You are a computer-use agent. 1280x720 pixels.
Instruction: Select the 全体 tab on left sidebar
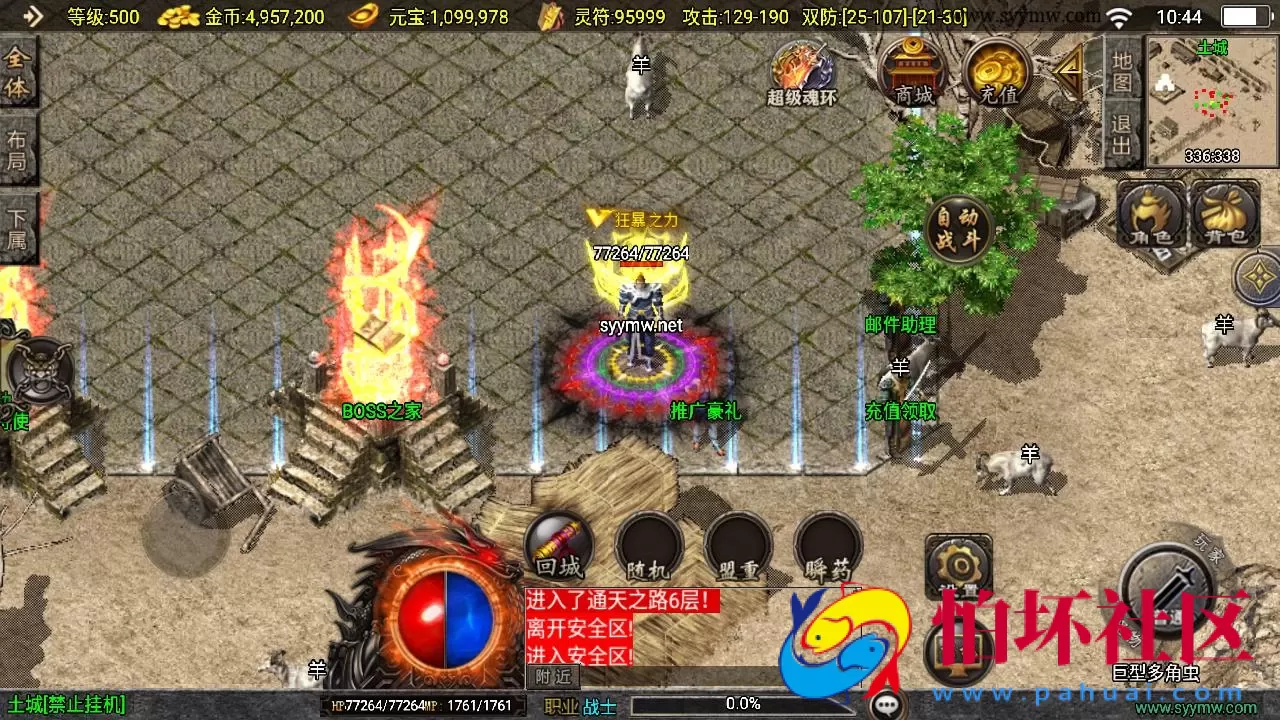pos(20,75)
